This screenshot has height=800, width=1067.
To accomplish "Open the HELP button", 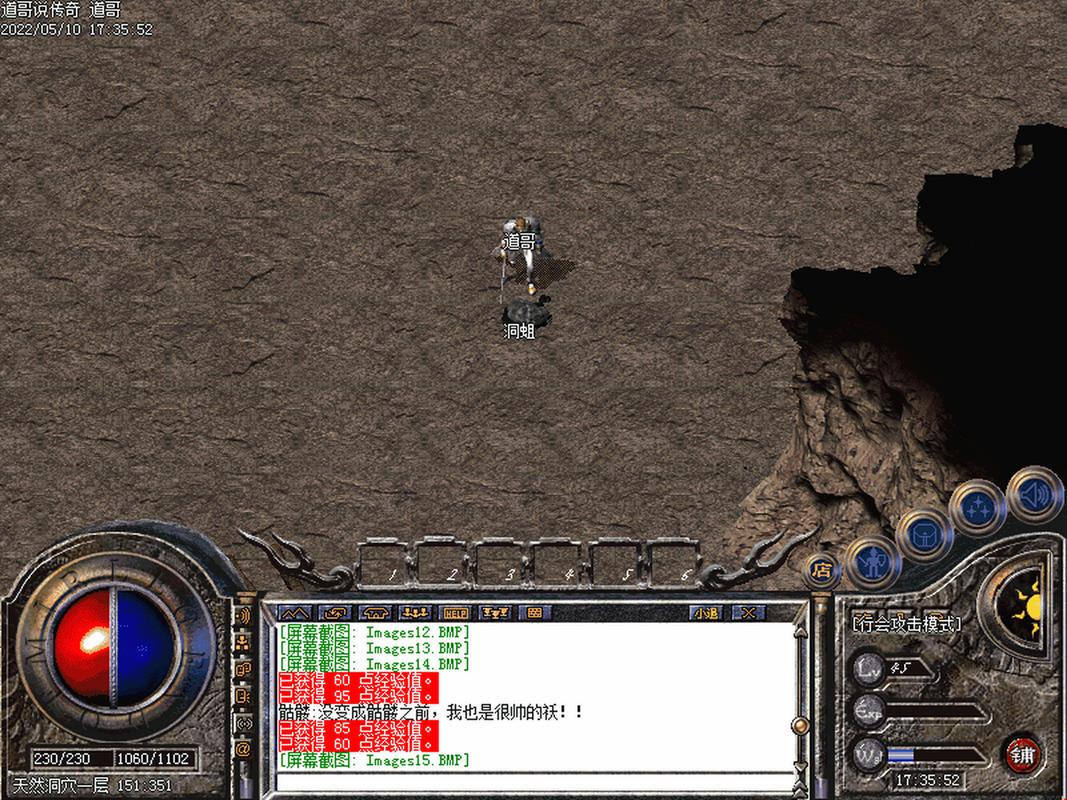I will (x=455, y=613).
